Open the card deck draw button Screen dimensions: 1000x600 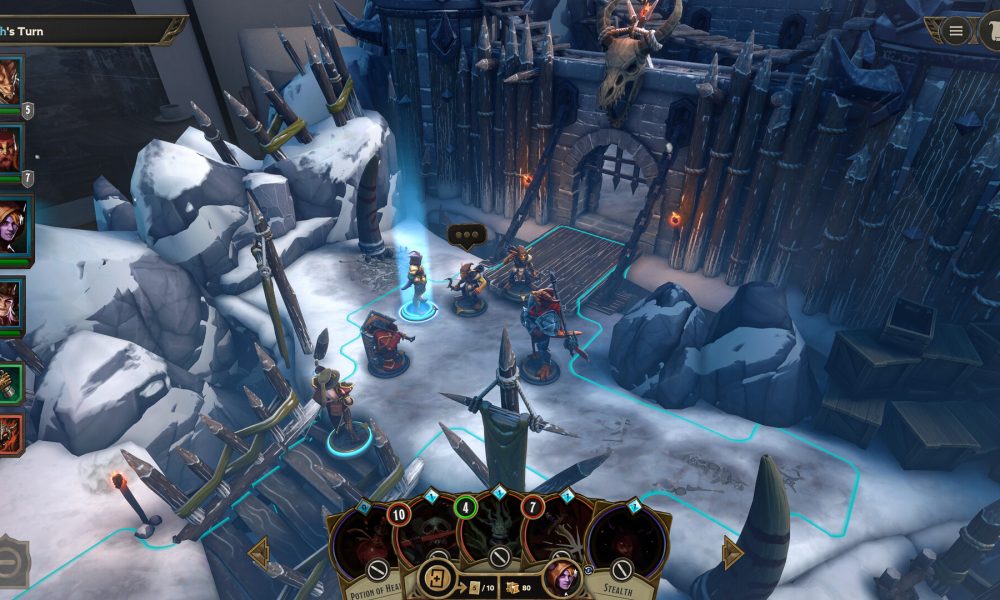[437, 579]
